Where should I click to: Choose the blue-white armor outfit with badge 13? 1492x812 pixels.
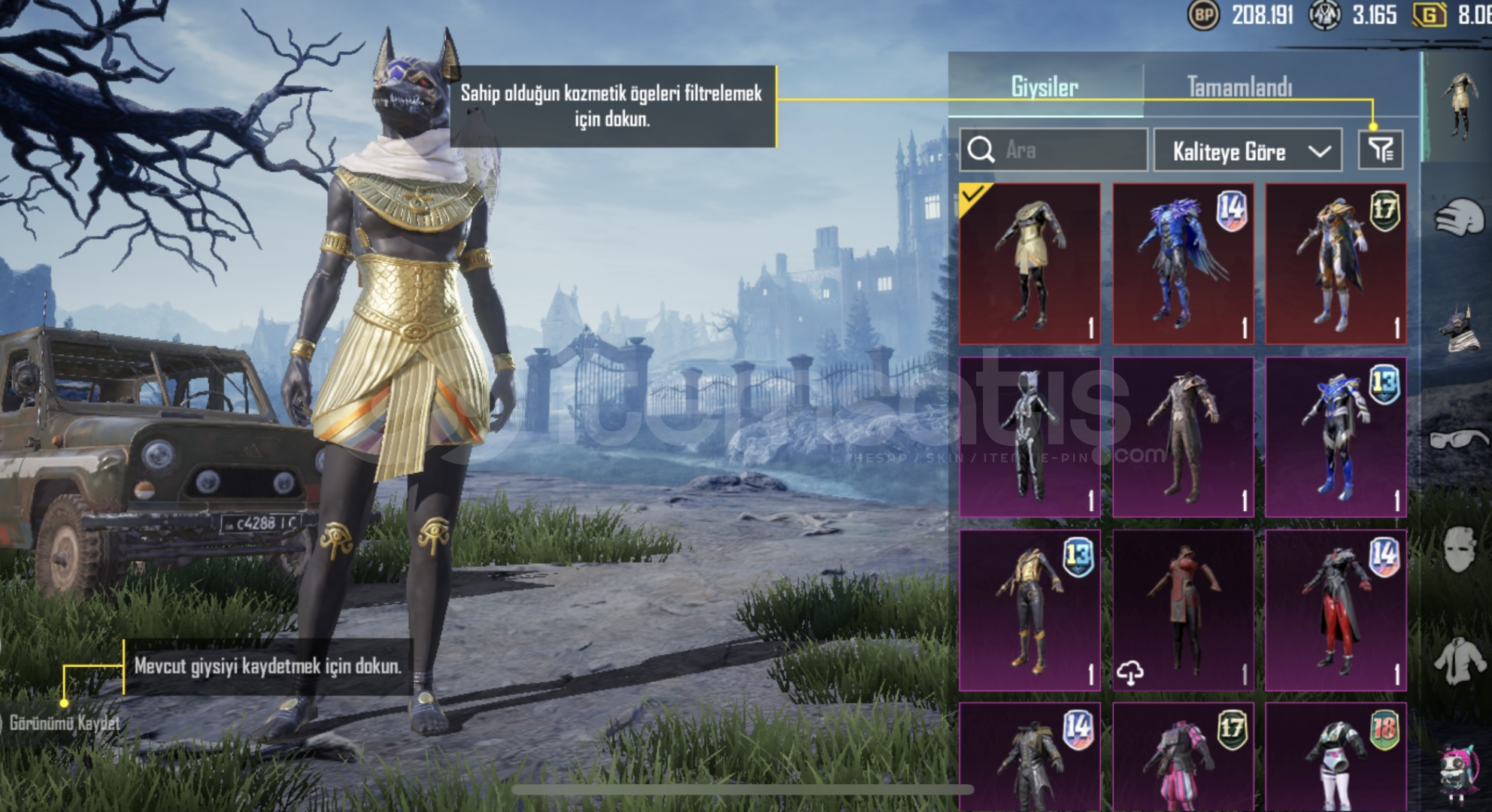(x=1336, y=437)
